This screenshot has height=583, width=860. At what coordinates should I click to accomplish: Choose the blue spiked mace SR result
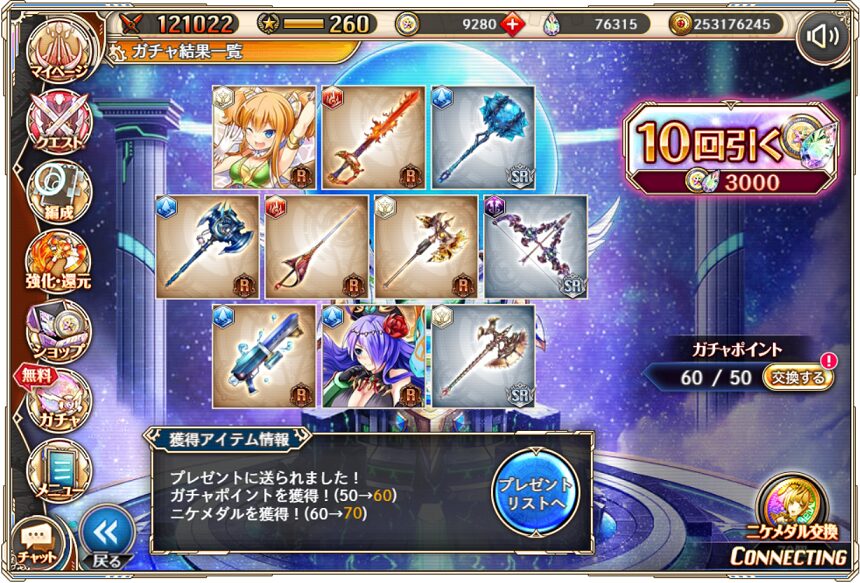coord(483,137)
